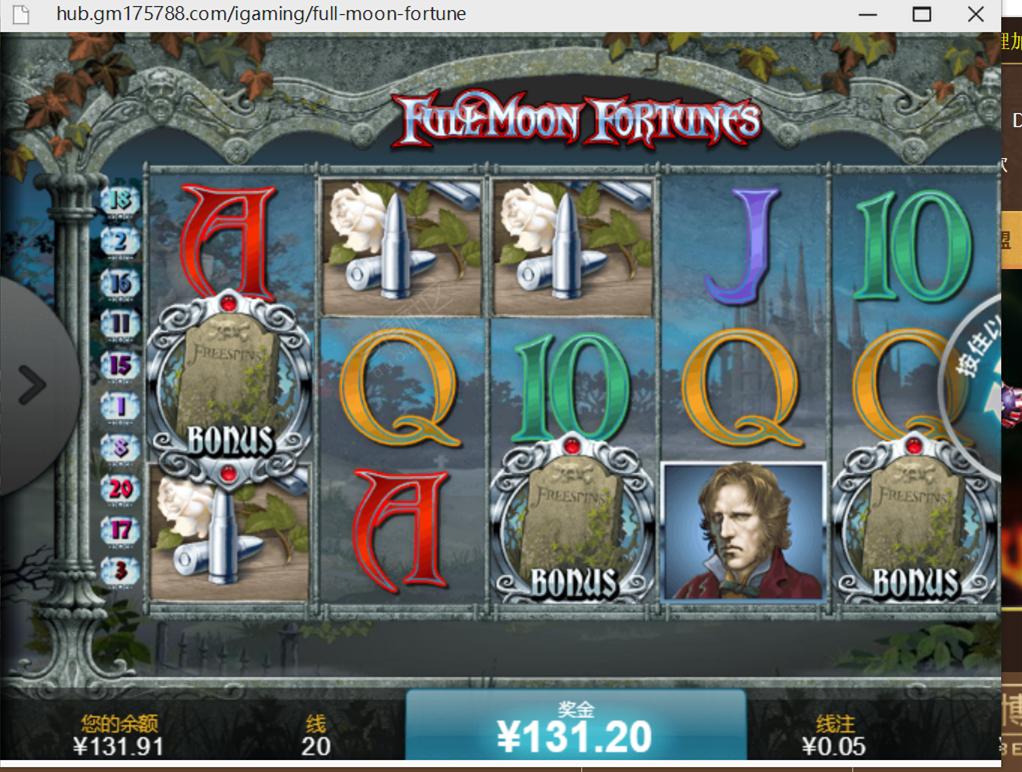Select payline 1 indicator

(120, 406)
